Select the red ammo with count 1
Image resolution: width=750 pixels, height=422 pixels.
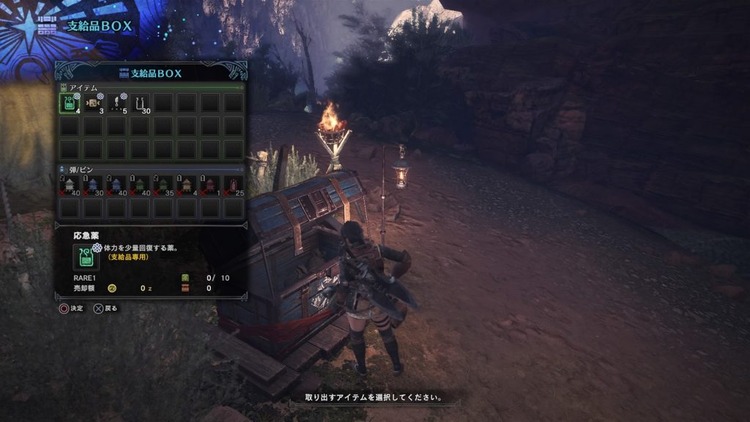[x=210, y=186]
